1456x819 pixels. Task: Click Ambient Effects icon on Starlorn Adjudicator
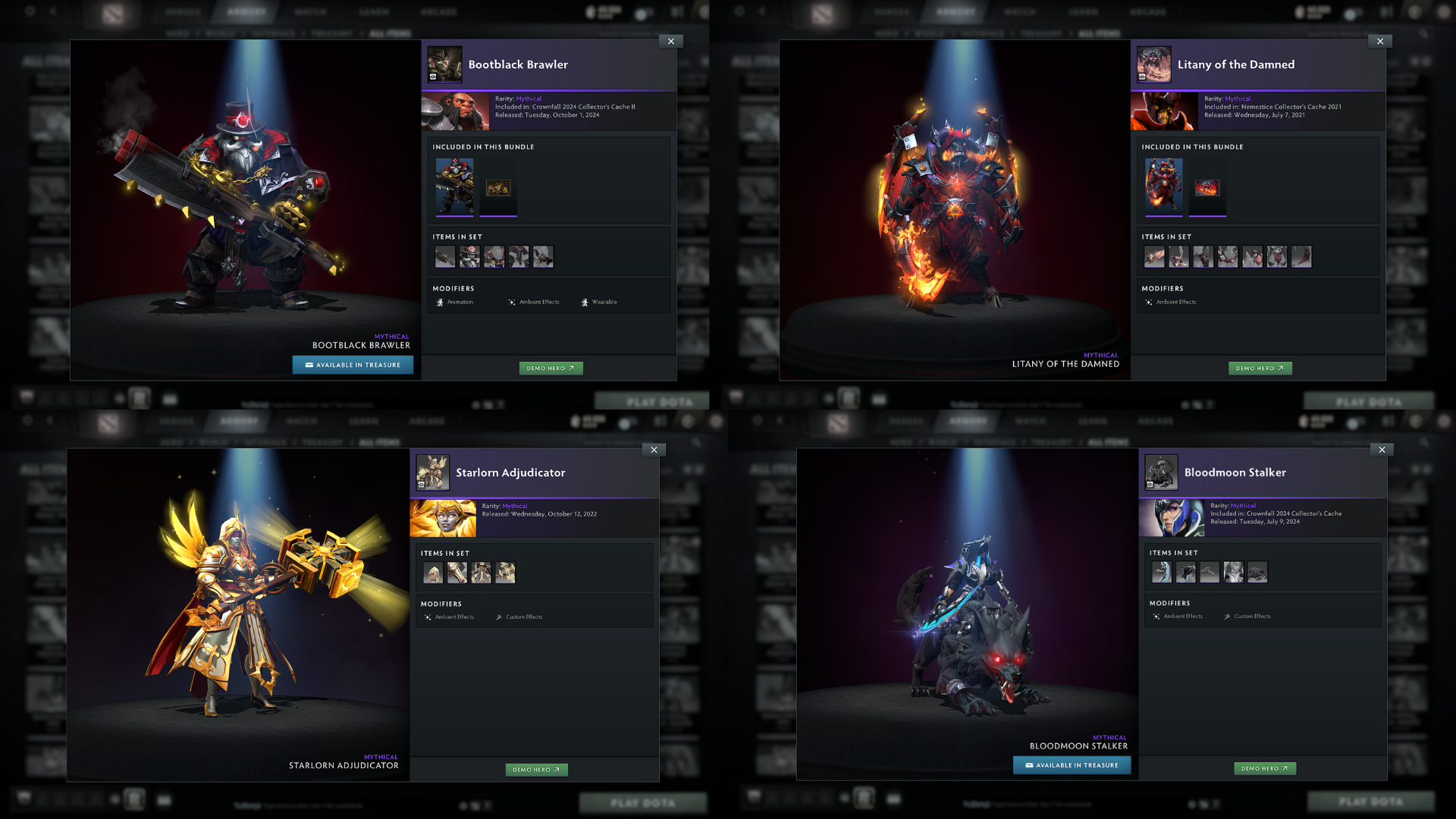[x=427, y=616]
